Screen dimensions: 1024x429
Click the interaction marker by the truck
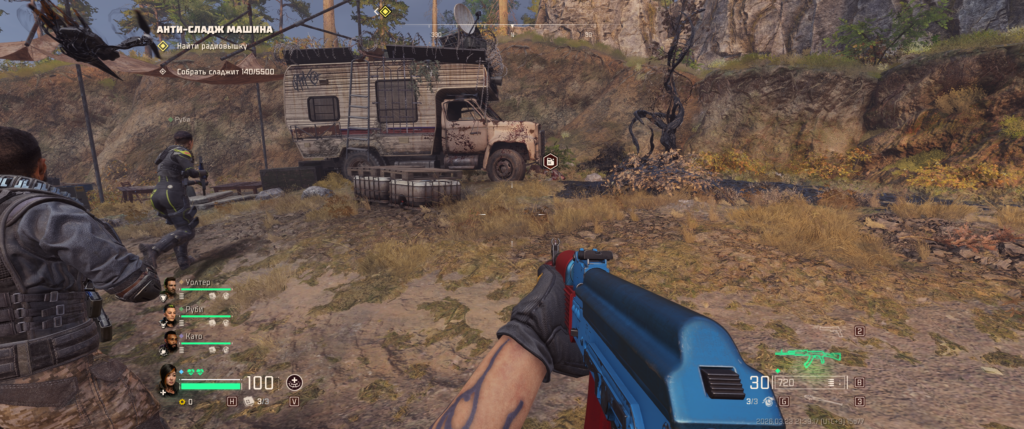pyautogui.click(x=549, y=161)
